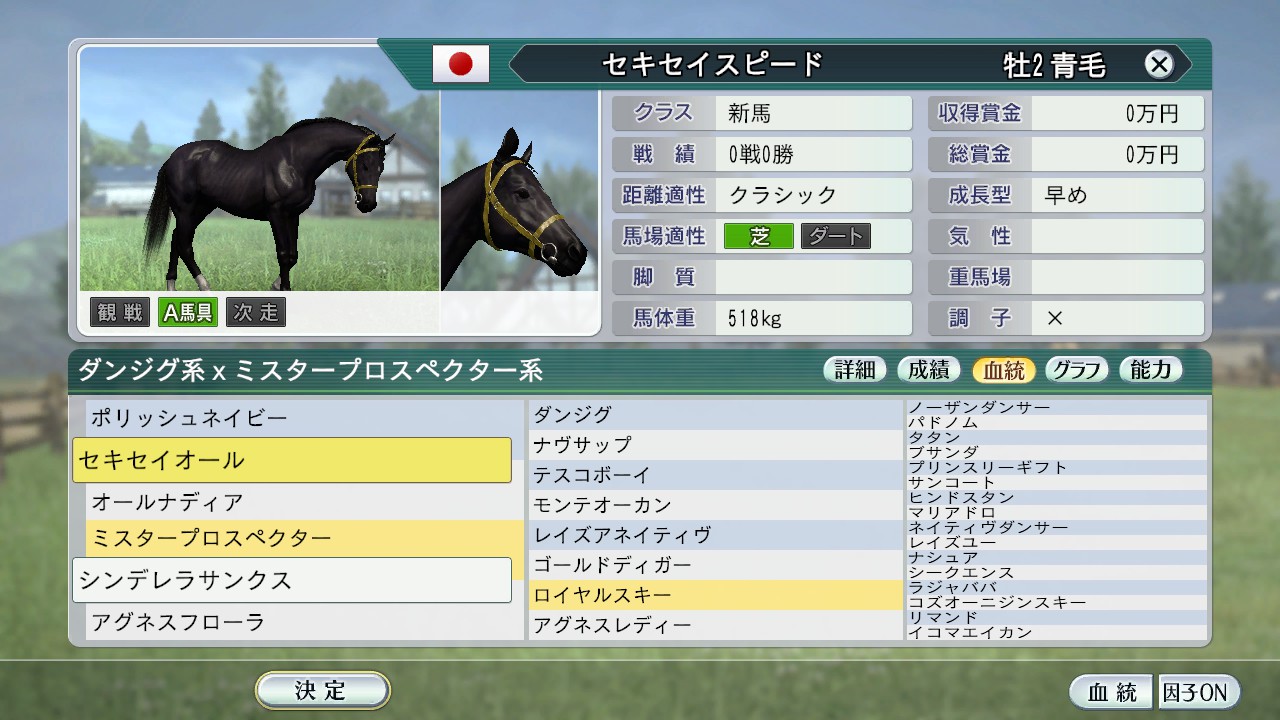
Task: Select the グラフ graph tab
Action: pyautogui.click(x=1076, y=369)
